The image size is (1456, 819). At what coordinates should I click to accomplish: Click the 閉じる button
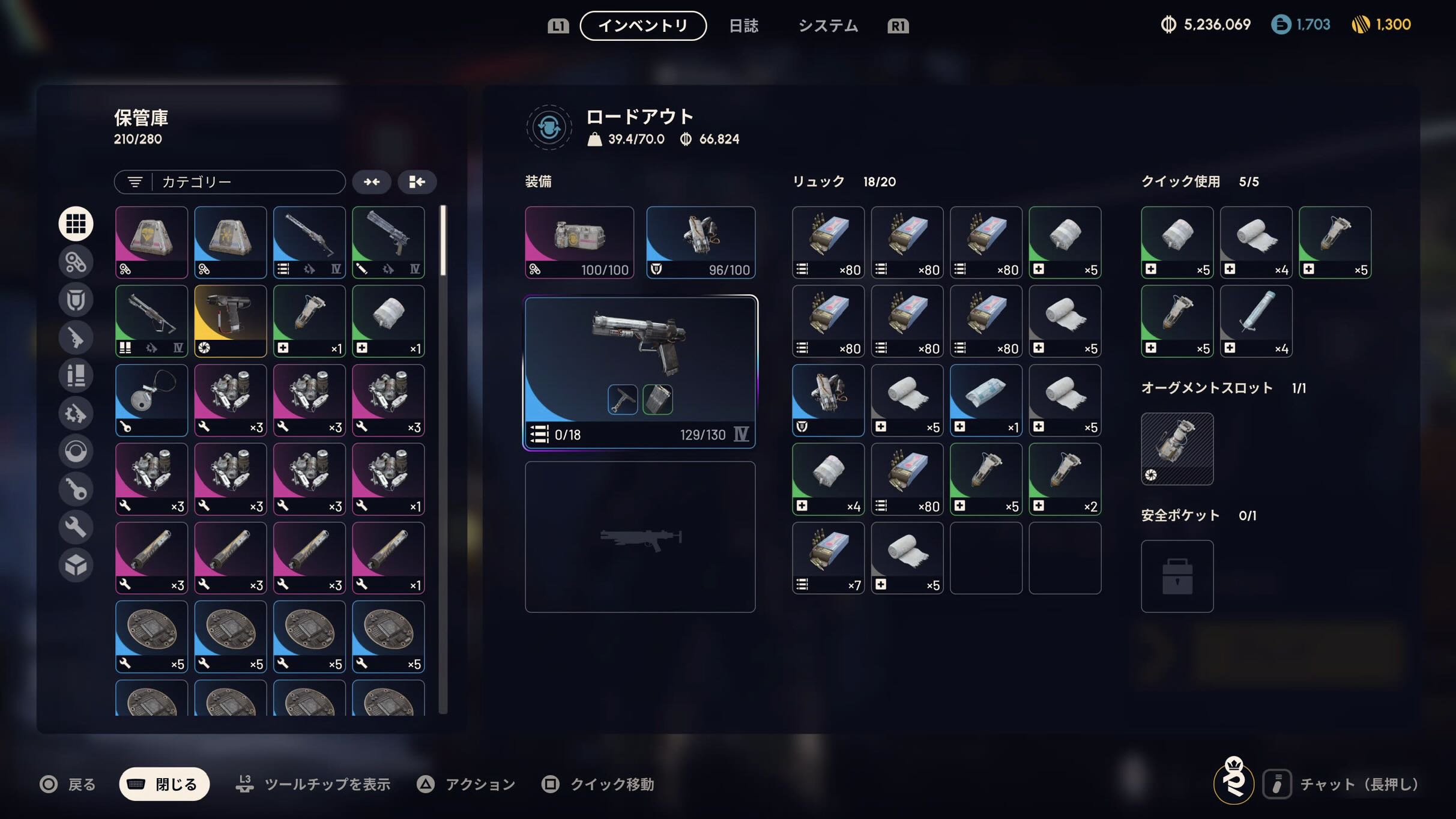165,784
